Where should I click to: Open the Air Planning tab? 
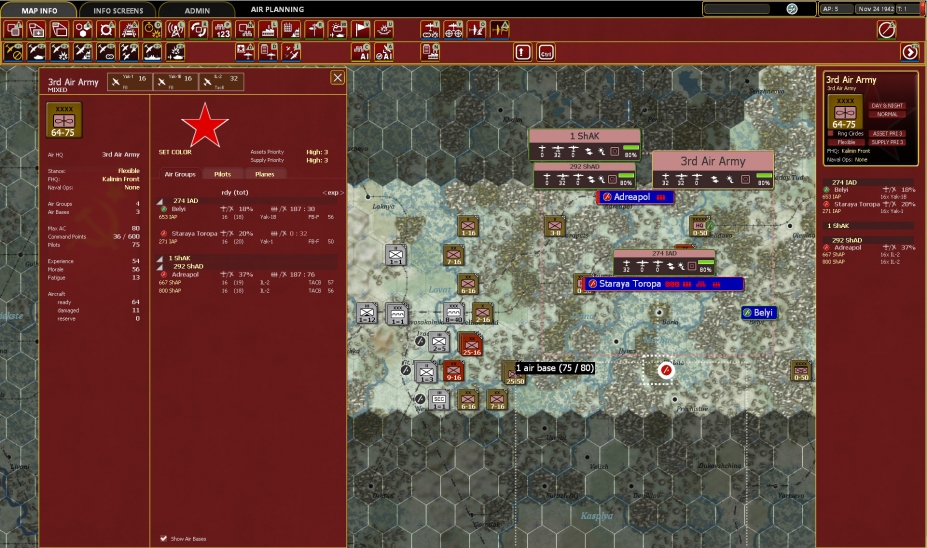277,10
